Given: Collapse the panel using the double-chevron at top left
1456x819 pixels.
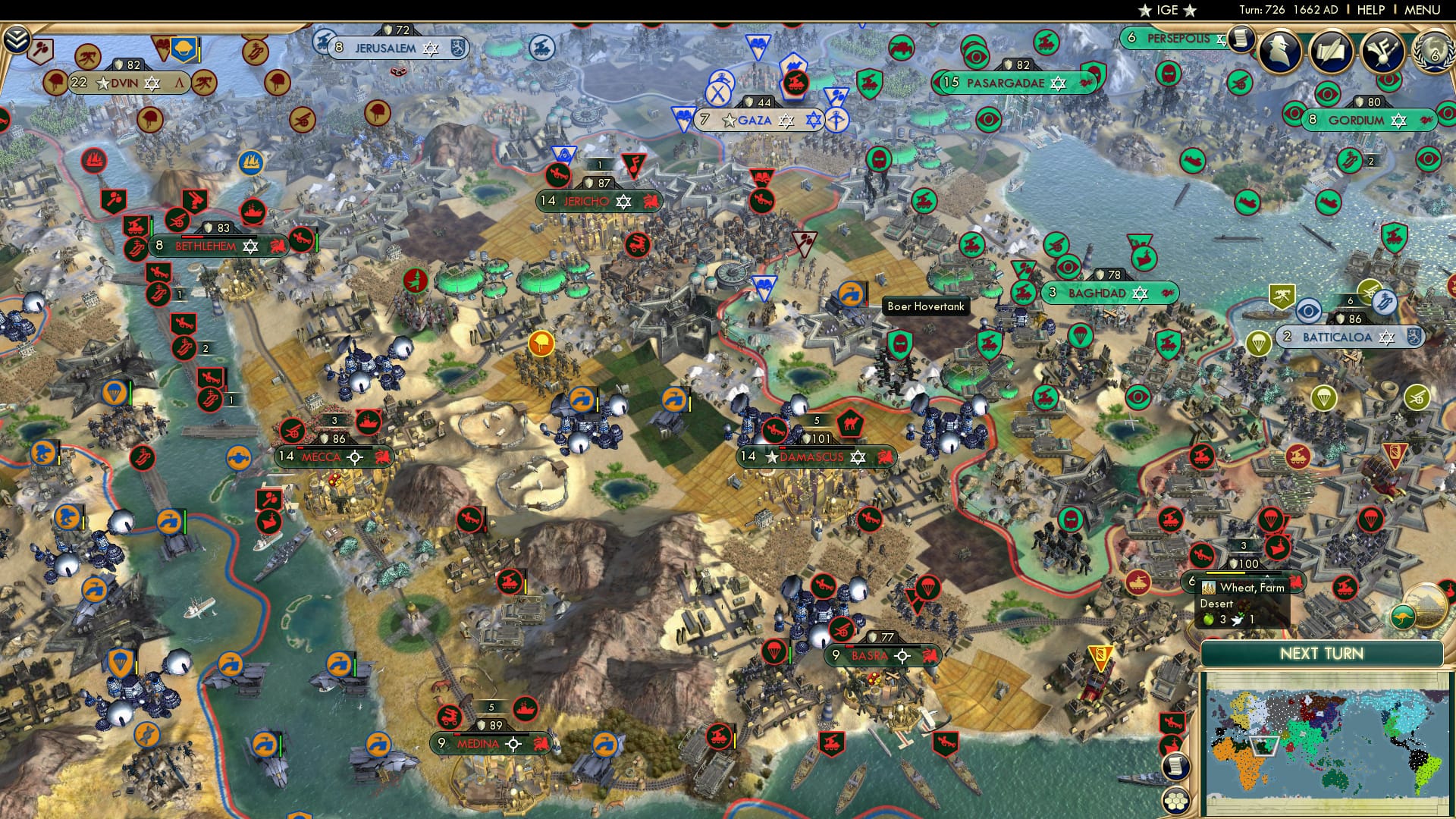Looking at the screenshot, I should point(15,39).
